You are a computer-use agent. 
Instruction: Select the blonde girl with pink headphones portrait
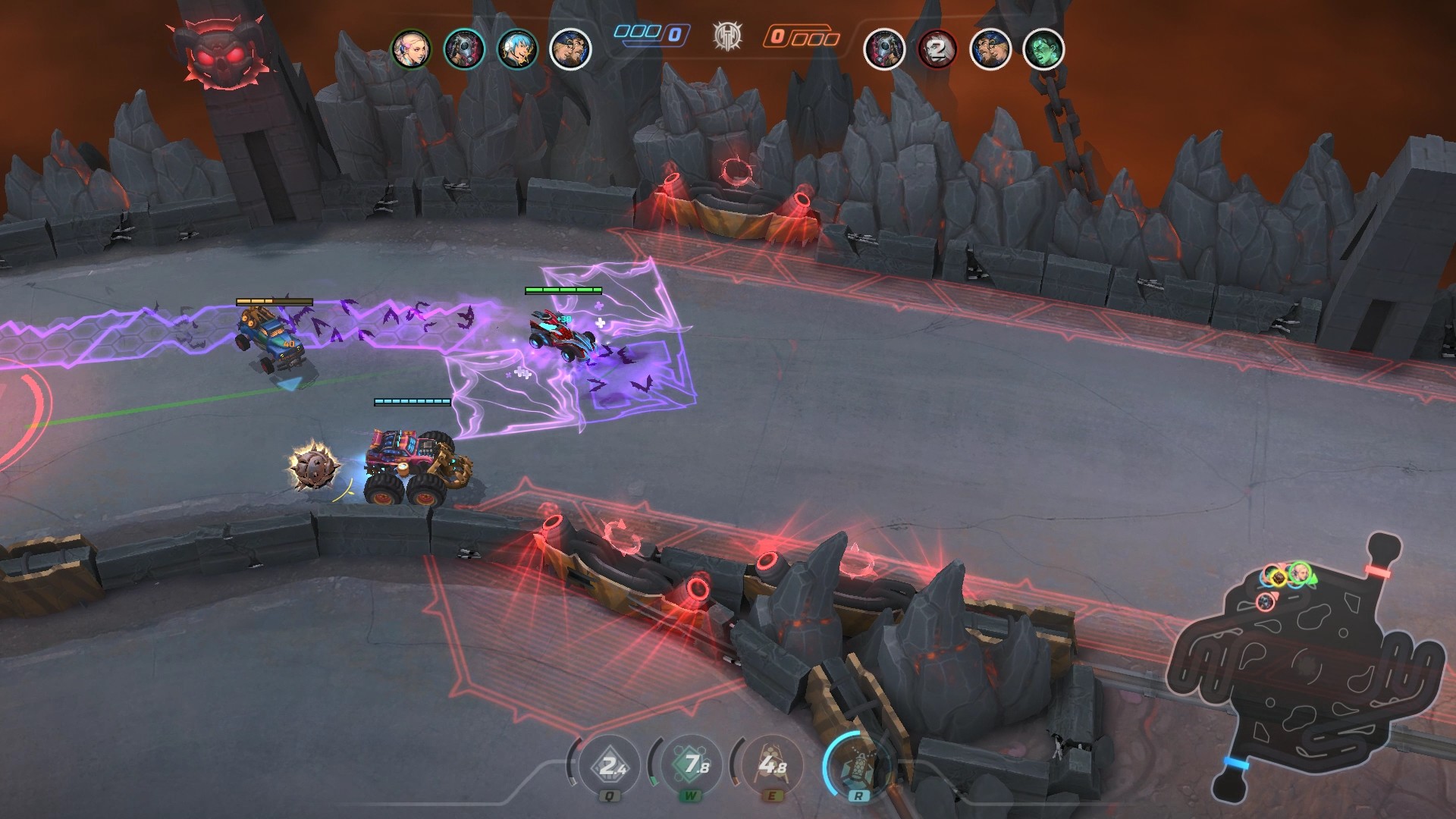click(x=411, y=50)
